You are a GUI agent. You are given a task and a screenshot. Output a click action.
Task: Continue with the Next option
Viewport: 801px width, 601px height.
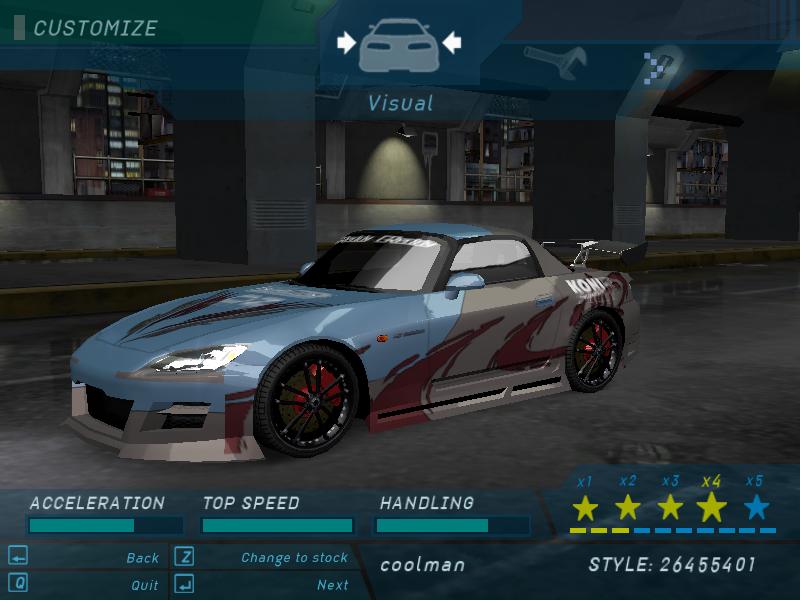332,585
